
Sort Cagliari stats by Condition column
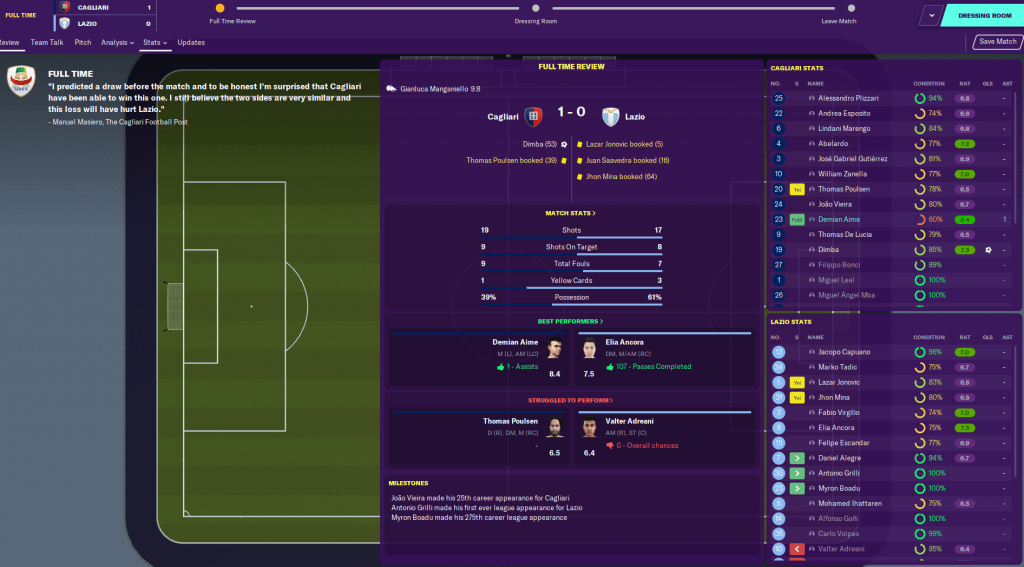[x=928, y=84]
